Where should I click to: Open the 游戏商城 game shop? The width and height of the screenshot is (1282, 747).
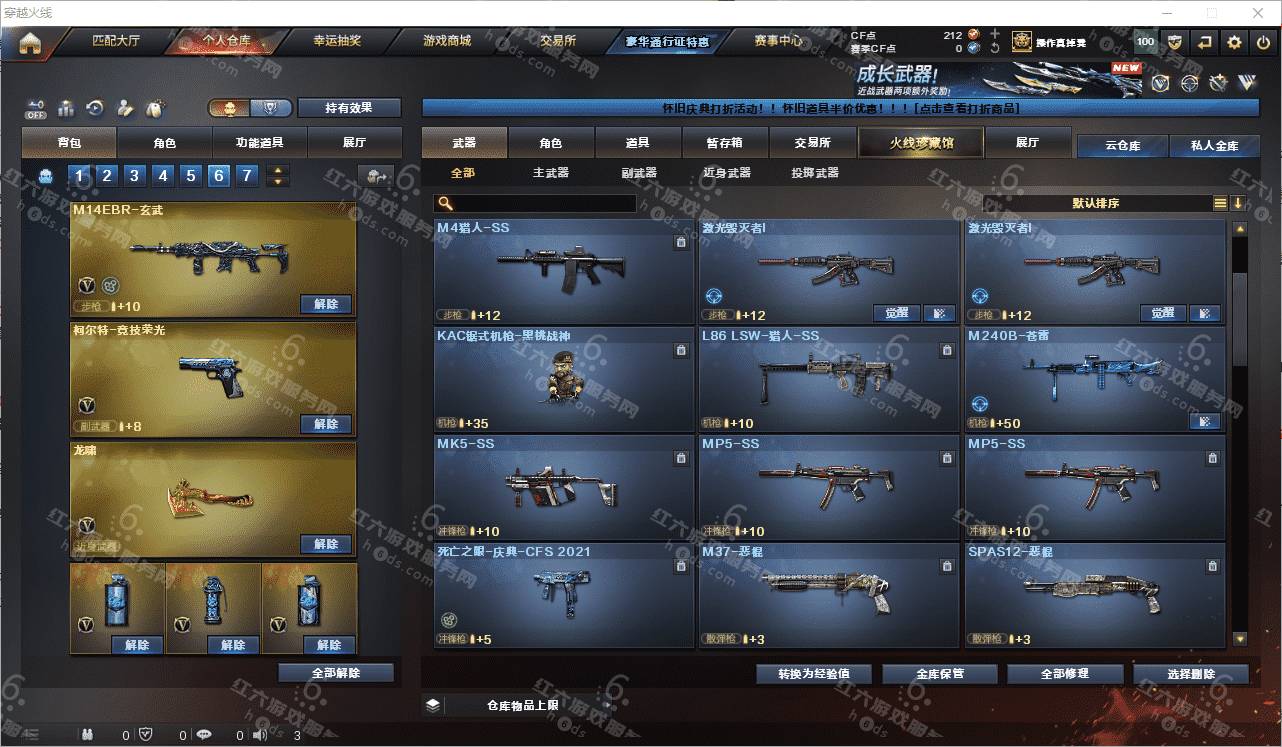coord(447,42)
